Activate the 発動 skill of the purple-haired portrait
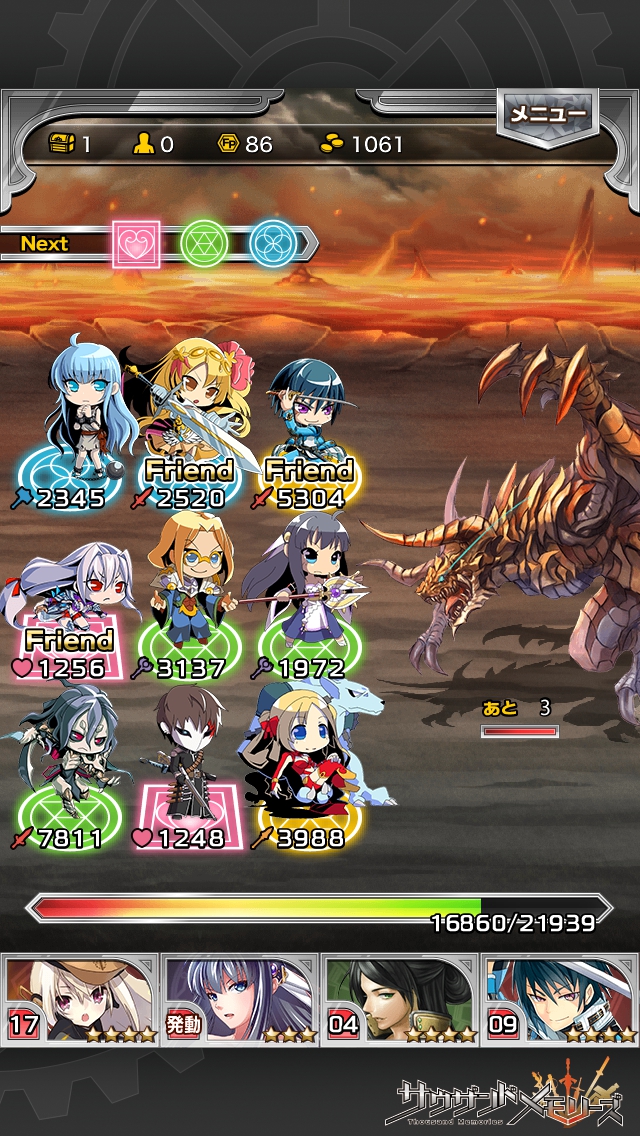Screen dimensions: 640x1136 240,998
